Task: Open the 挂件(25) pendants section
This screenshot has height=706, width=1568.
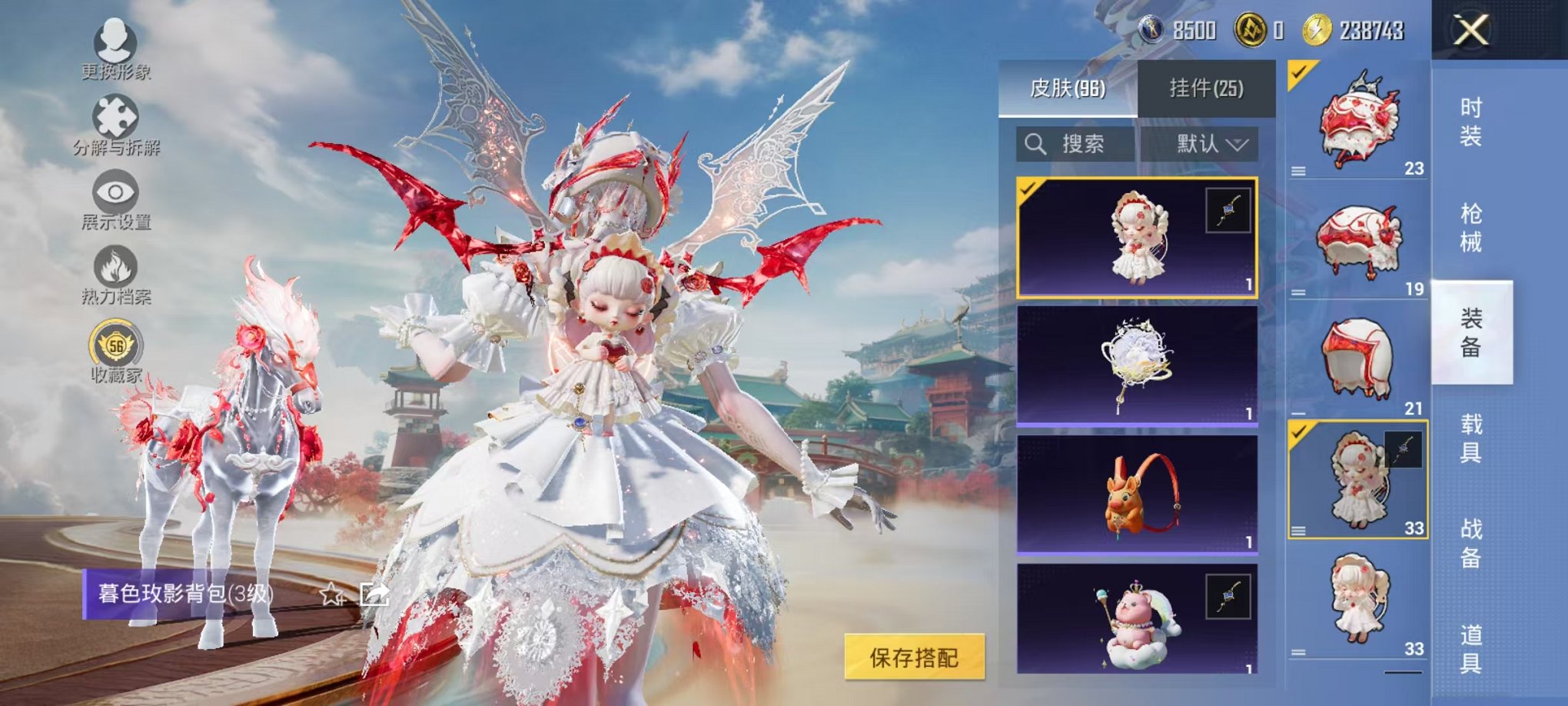Action: [x=1207, y=86]
